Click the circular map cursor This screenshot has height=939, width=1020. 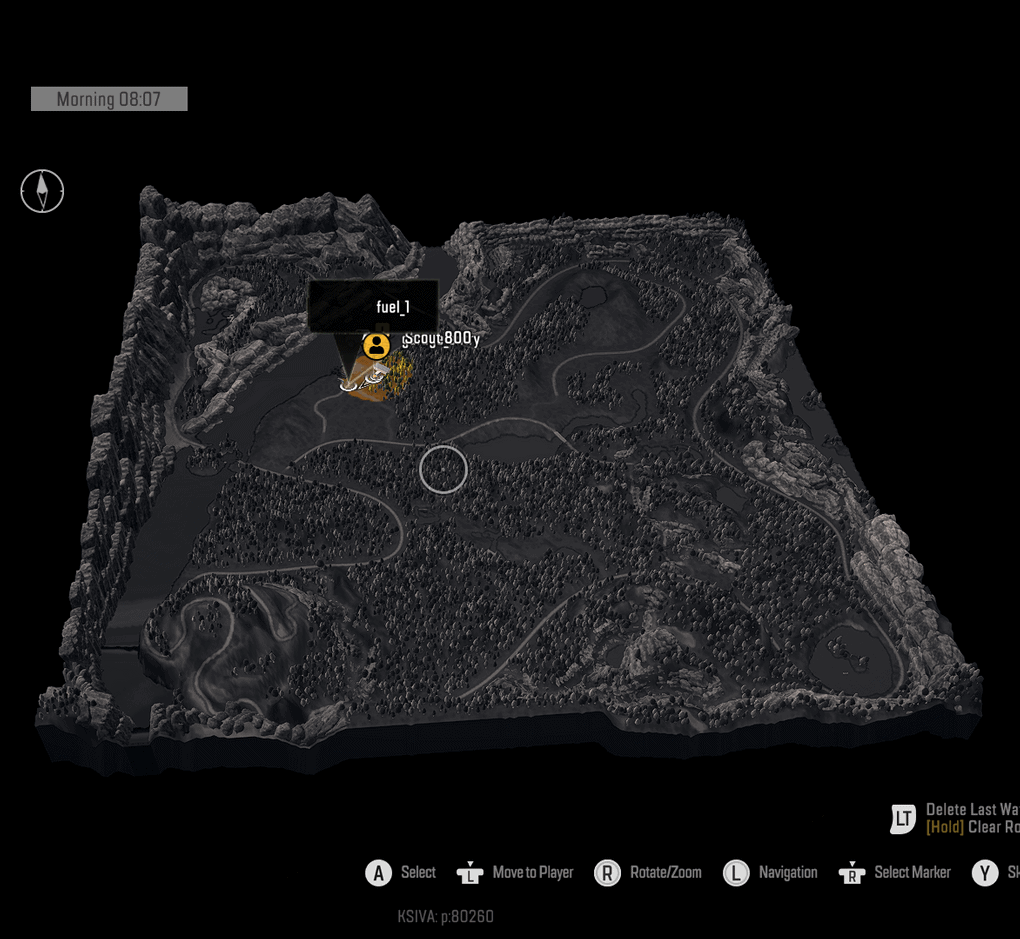(x=443, y=469)
